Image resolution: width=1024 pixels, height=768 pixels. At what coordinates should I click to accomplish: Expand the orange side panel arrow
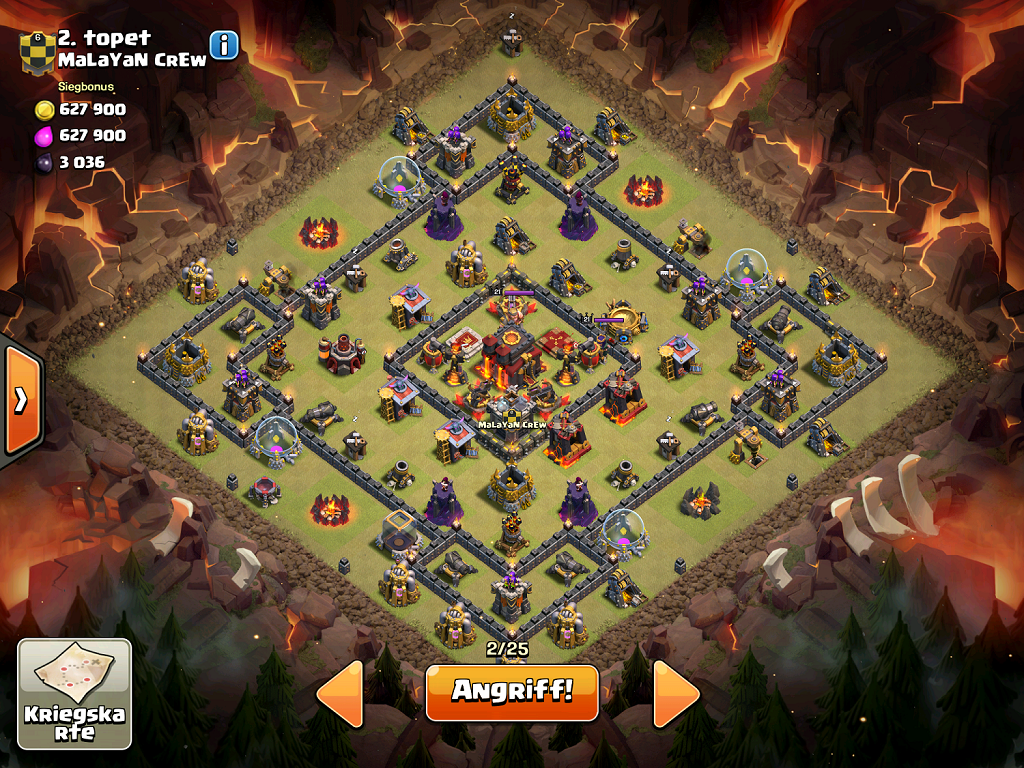[20, 400]
